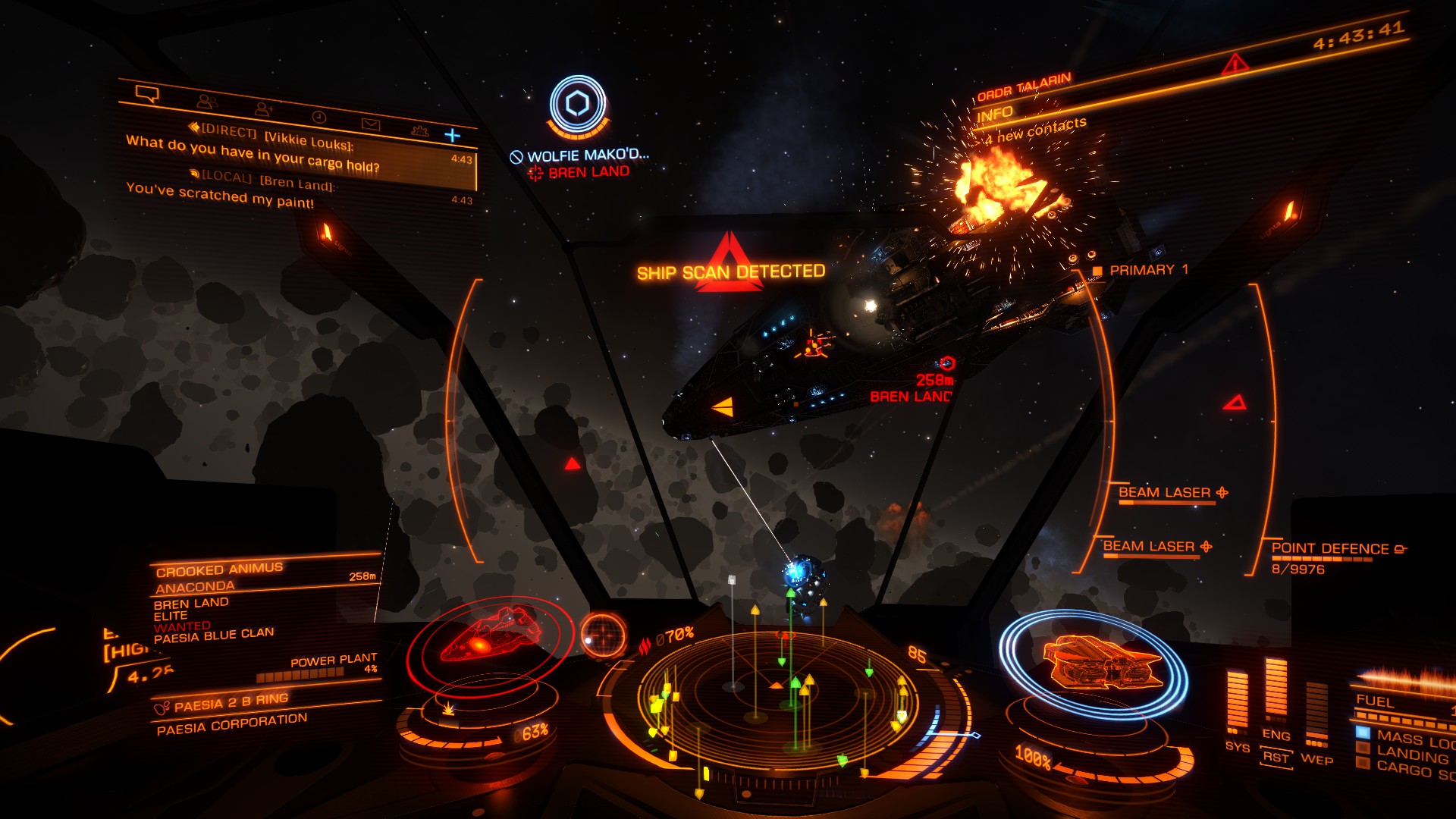
Task: Switch to the friends list tab
Action: point(206,101)
